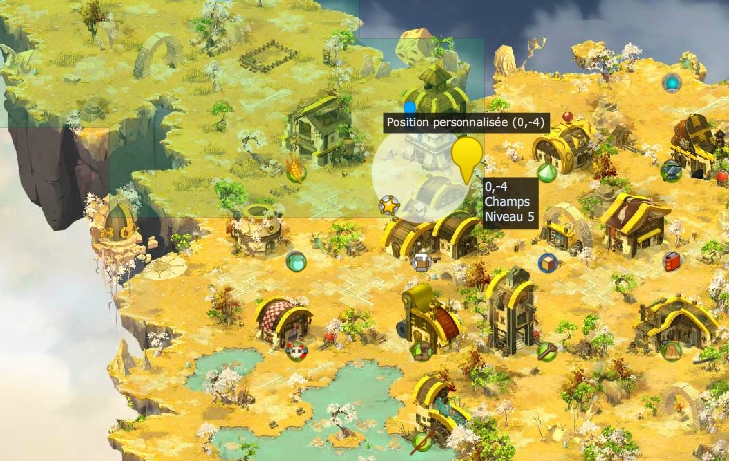The image size is (729, 461).
Task: Select the wheat farmer workshop marker
Action: [295, 169]
